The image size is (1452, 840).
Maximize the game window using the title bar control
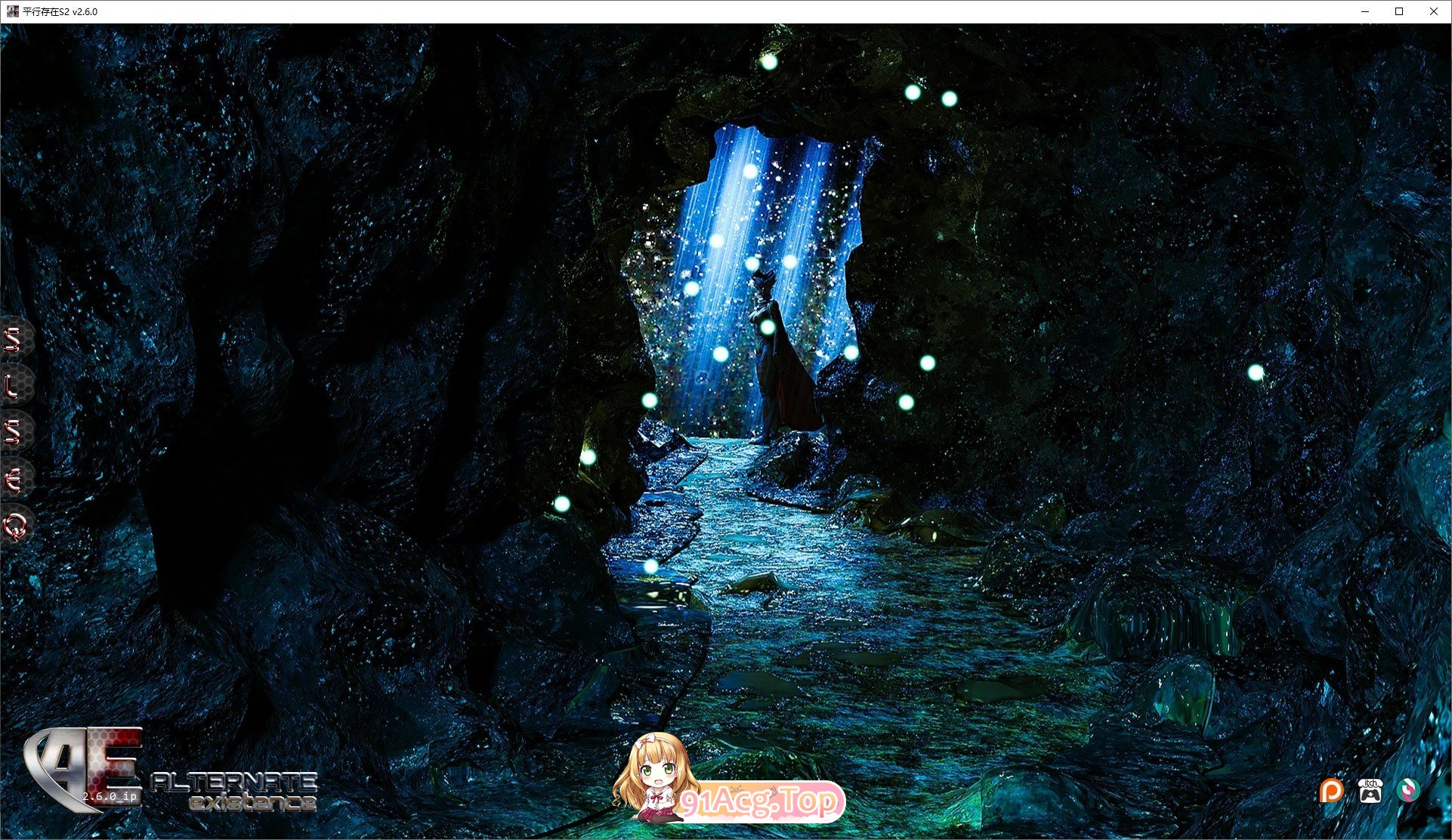[x=1399, y=11]
